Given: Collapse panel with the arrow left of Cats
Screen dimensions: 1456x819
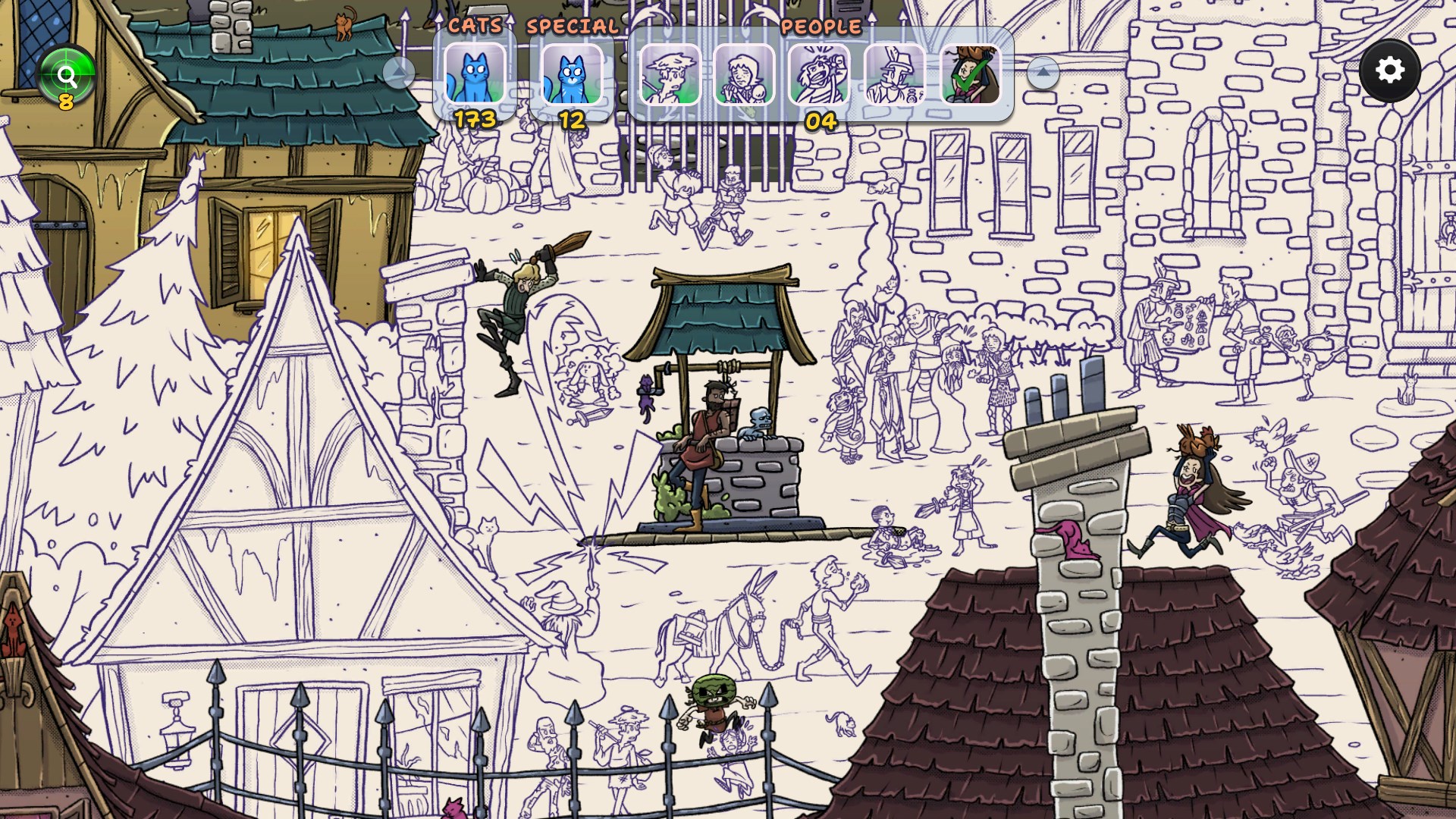Looking at the screenshot, I should 398,73.
